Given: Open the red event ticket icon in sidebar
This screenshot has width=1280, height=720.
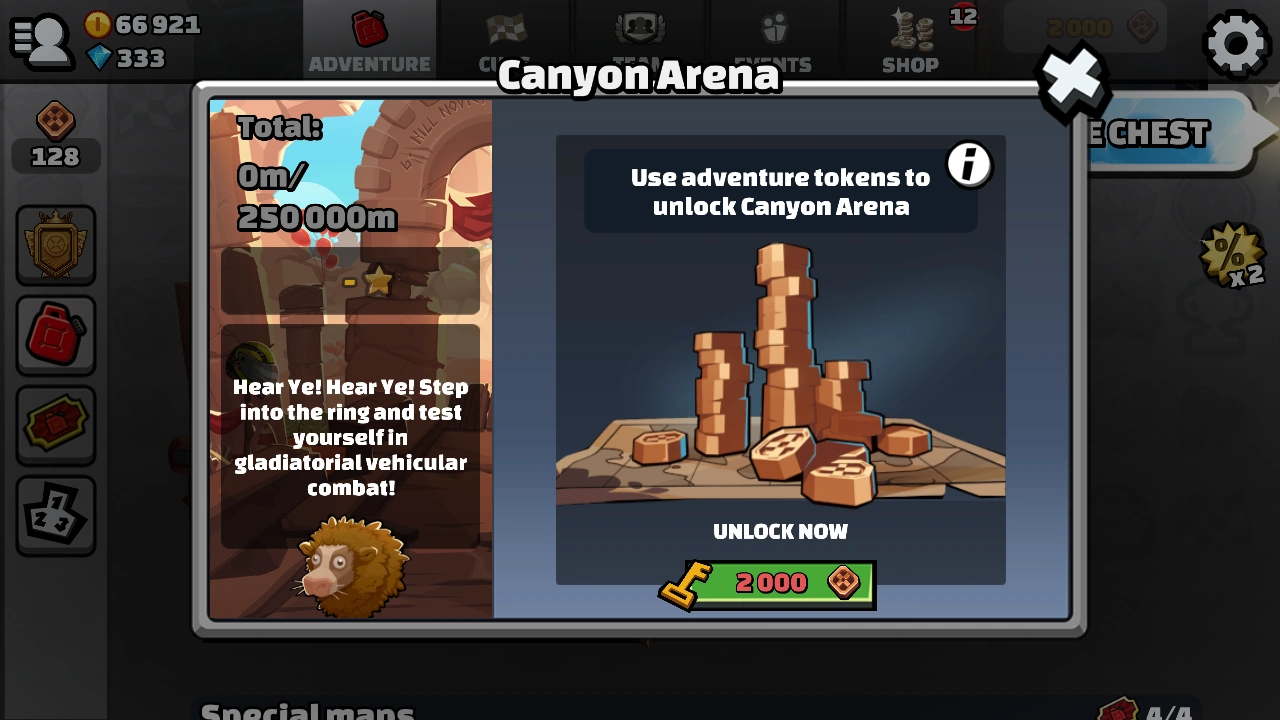Looking at the screenshot, I should point(56,423).
